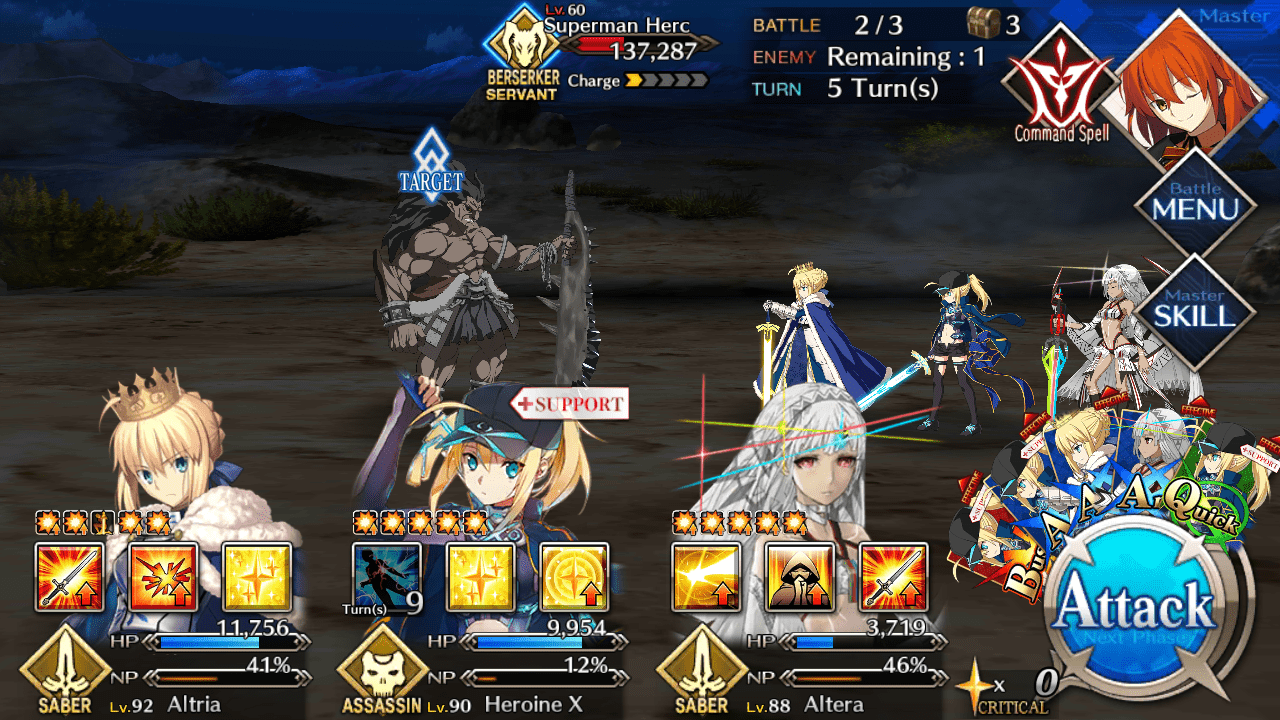
Task: Open the Master Skill panel
Action: tap(1196, 310)
